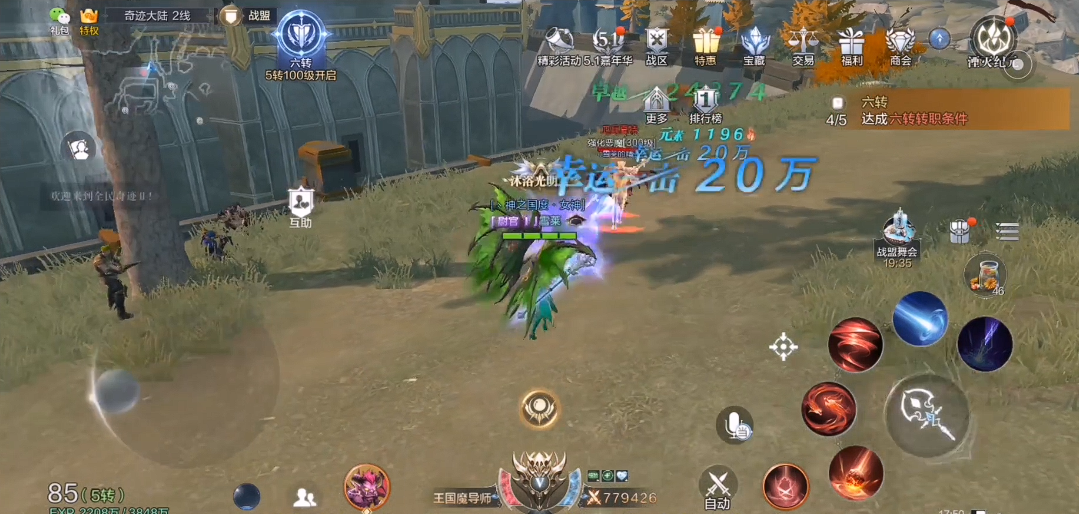
Task: Open the 特惠 special offers gift
Action: point(706,42)
